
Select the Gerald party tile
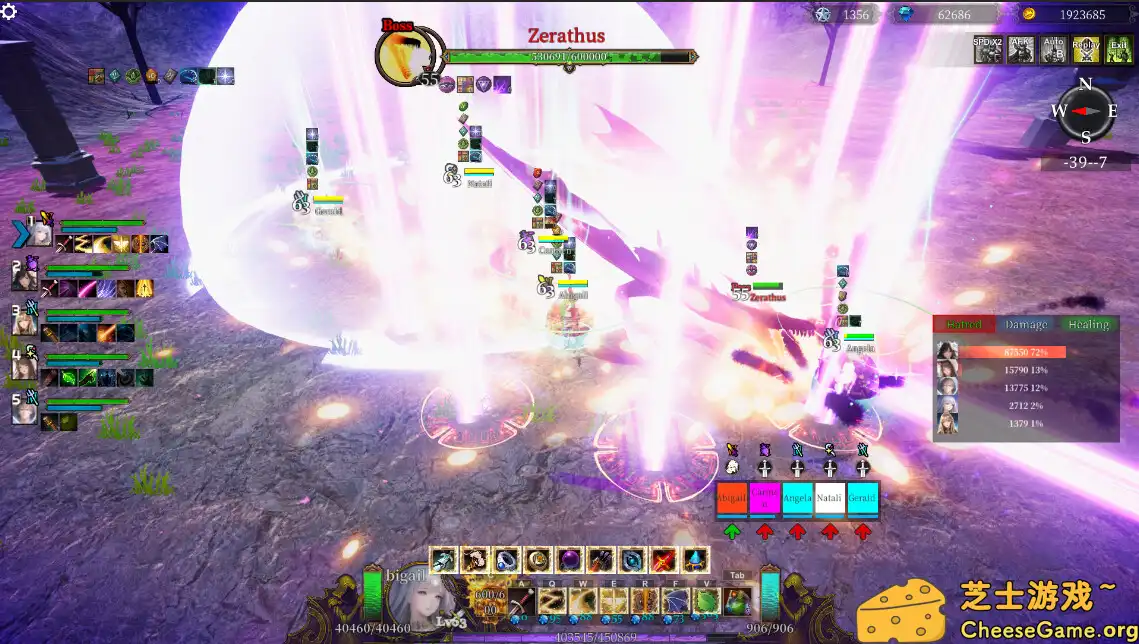click(x=862, y=498)
